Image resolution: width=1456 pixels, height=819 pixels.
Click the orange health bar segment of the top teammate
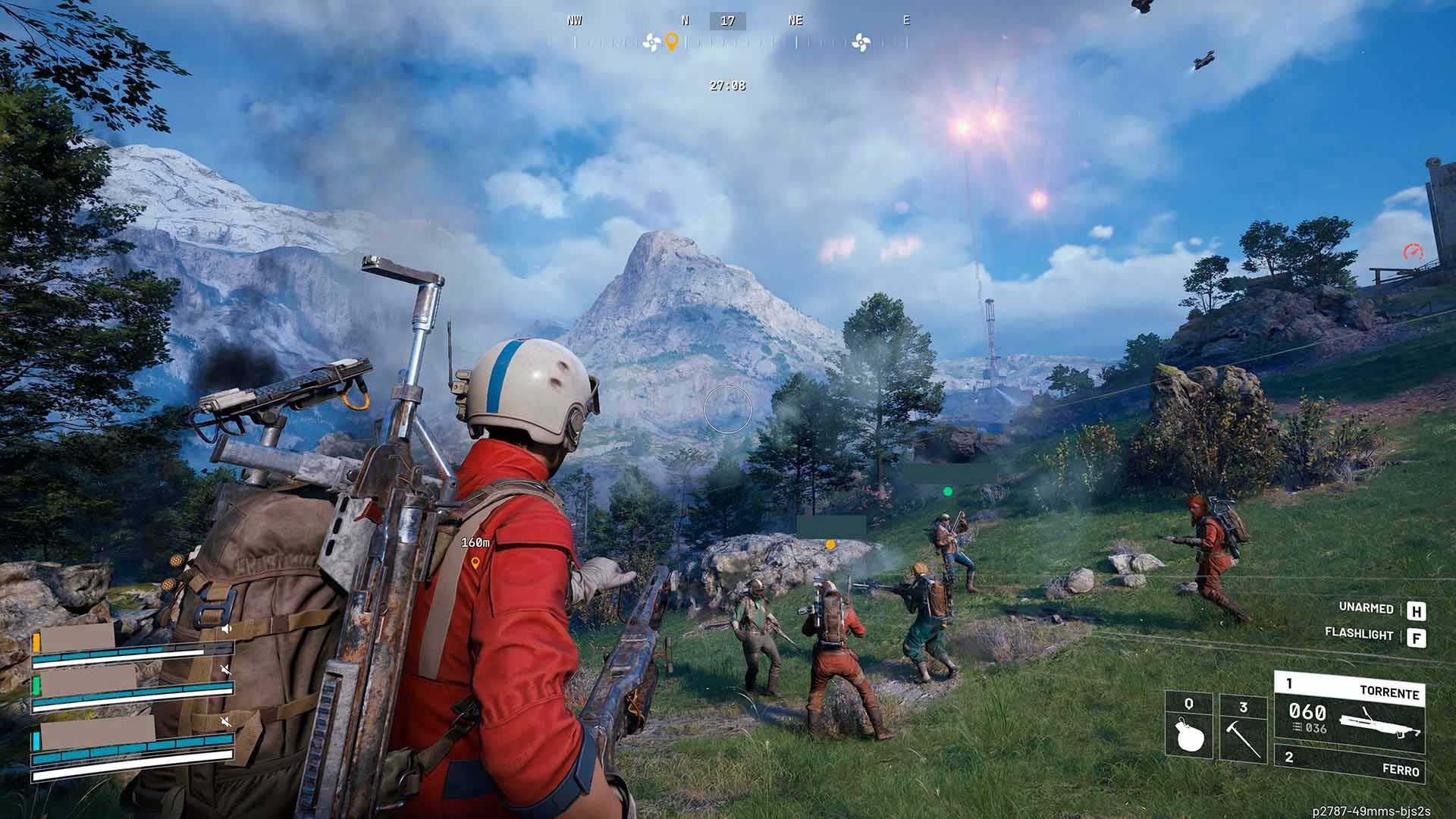coord(36,642)
